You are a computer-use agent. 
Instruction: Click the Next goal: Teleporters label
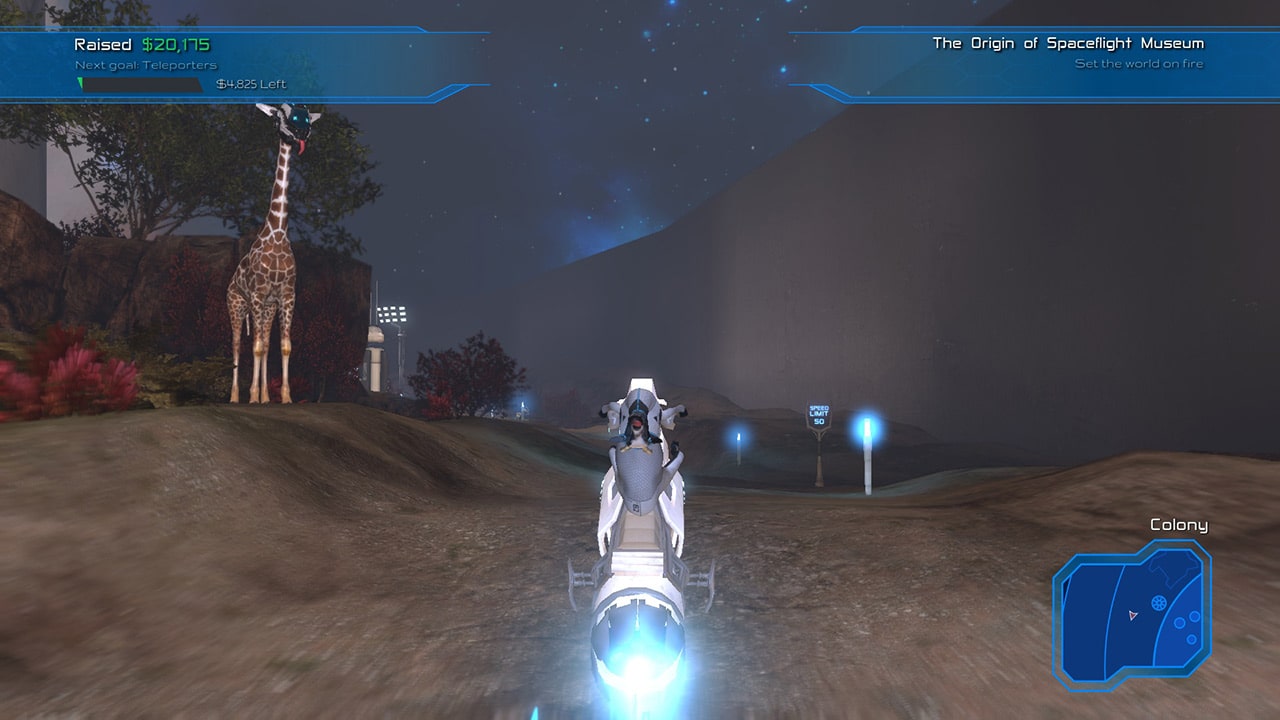tap(146, 63)
